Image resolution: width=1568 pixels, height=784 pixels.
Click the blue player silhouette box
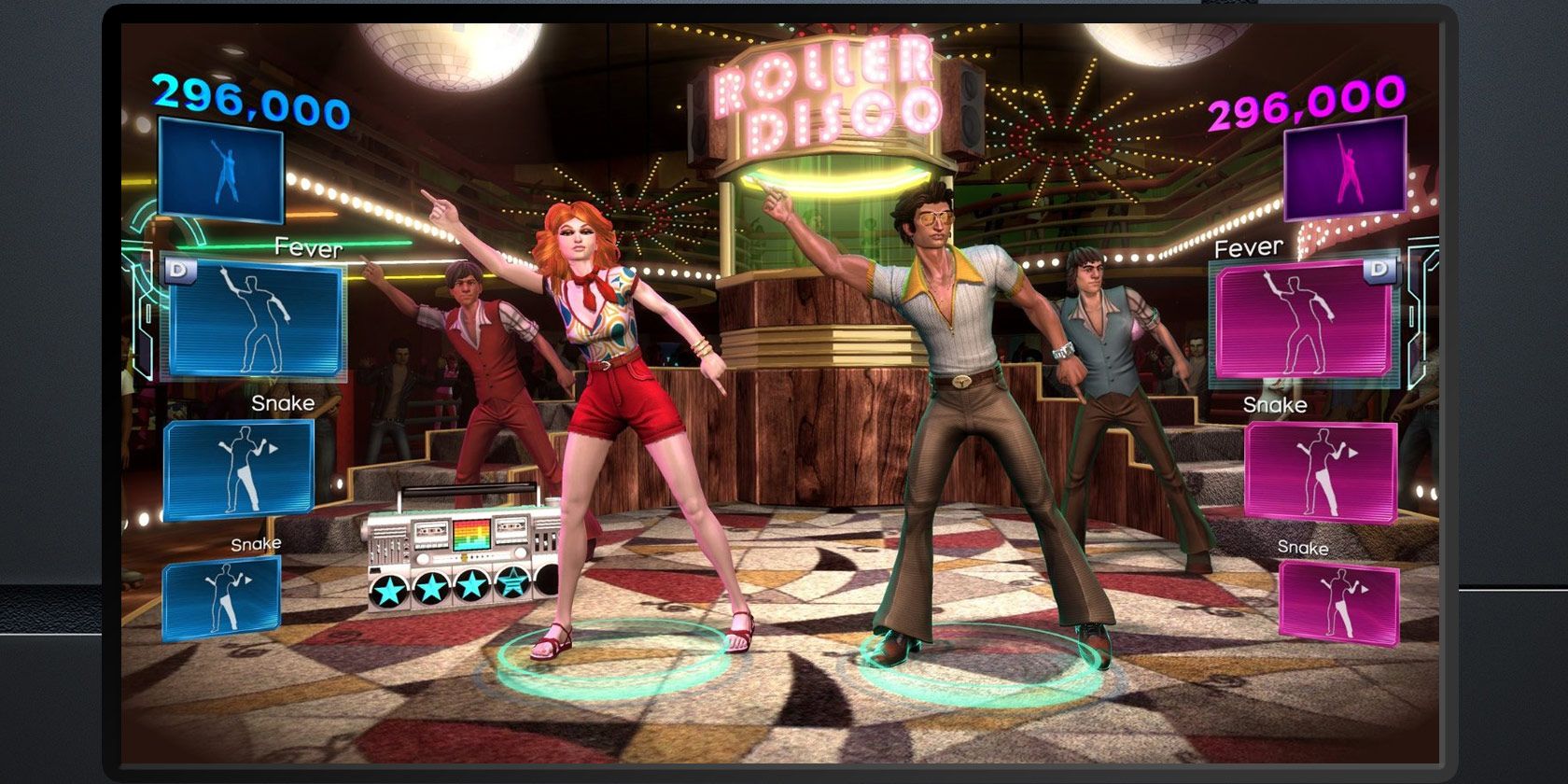pyautogui.click(x=221, y=172)
